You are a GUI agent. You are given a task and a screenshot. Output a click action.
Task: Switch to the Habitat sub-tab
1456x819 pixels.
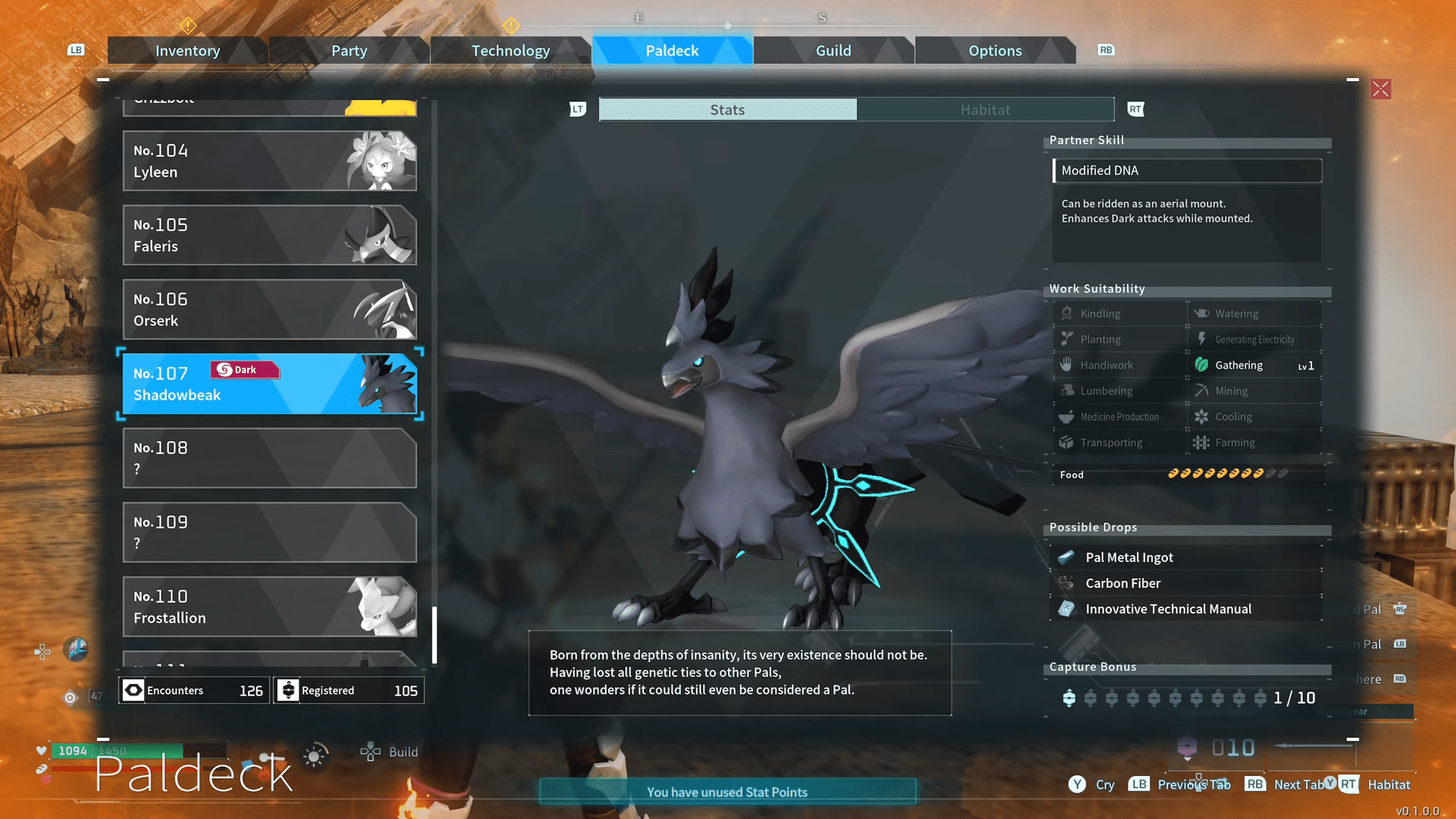[985, 110]
